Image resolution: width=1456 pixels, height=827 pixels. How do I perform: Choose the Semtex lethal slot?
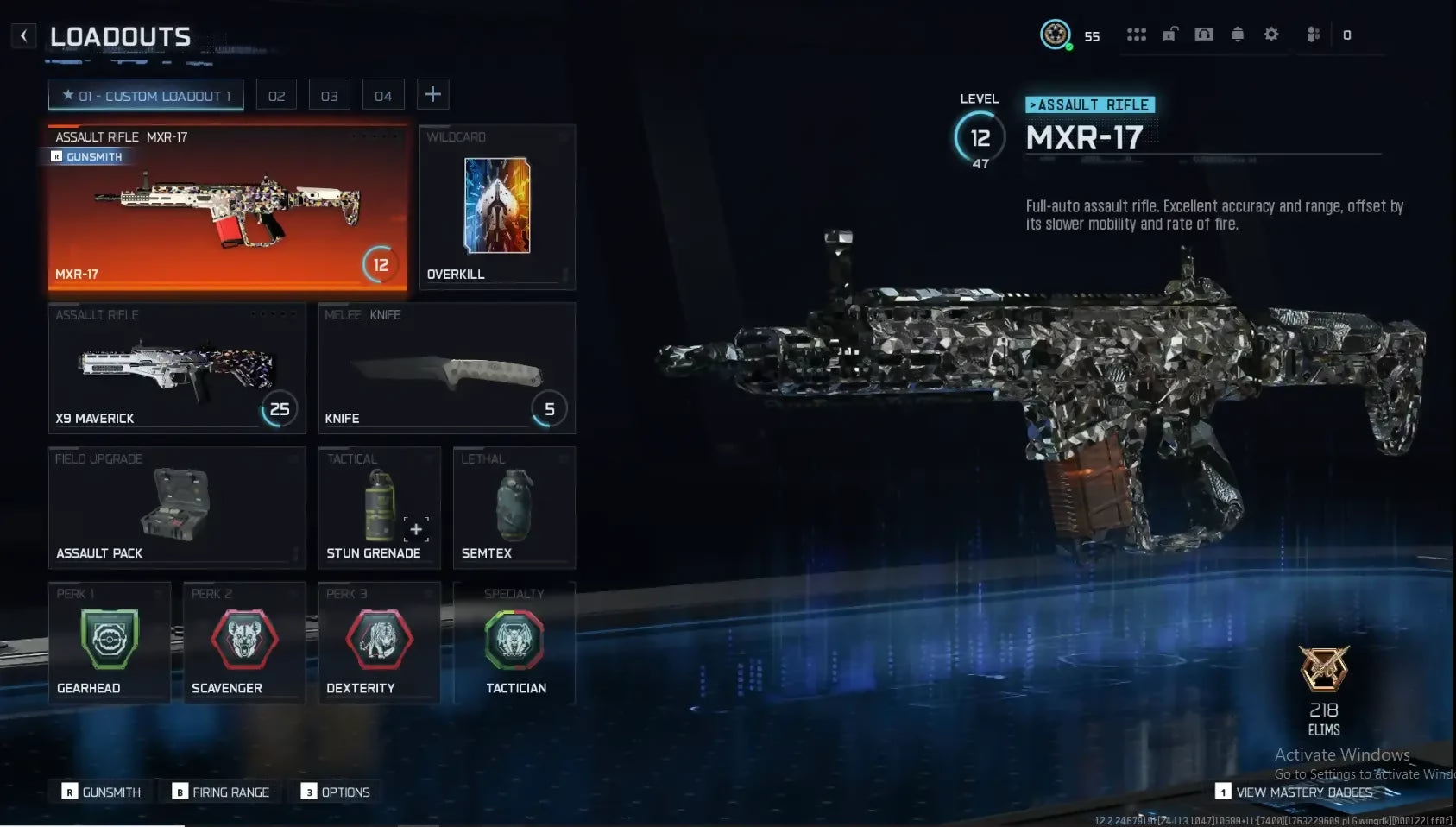point(514,508)
